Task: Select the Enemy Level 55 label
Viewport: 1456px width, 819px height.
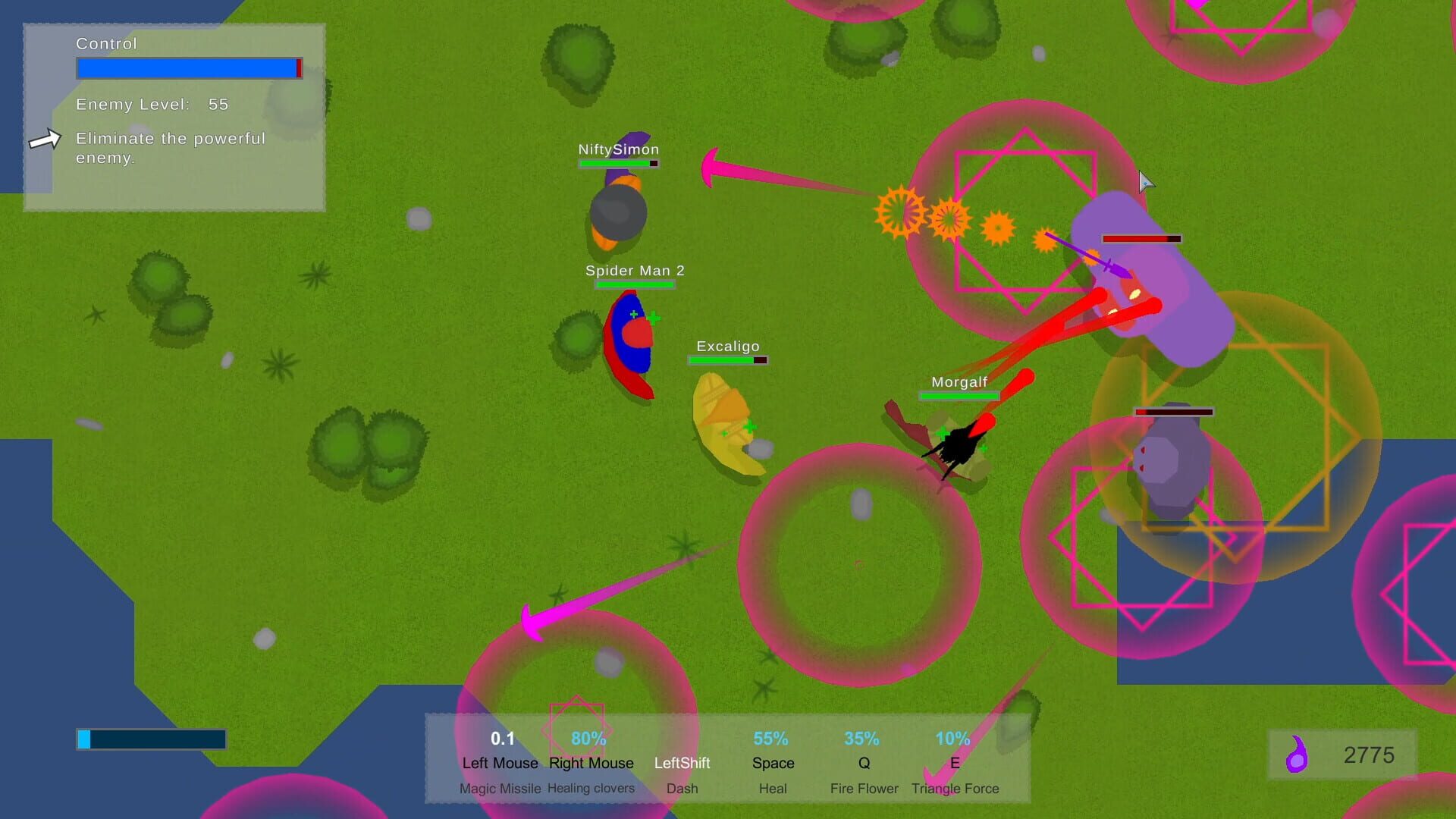Action: click(149, 105)
